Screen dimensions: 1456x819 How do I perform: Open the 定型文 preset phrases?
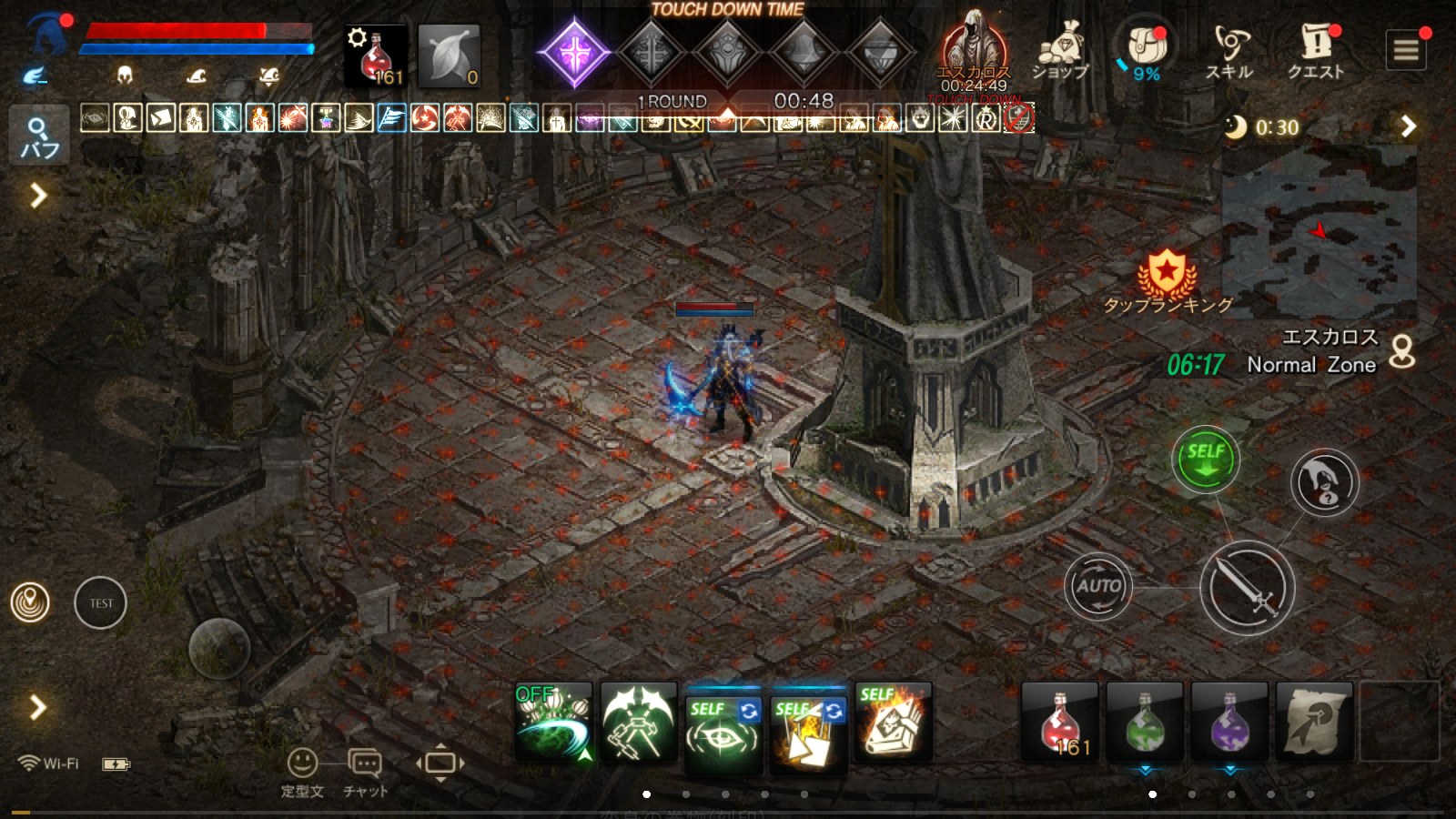pos(302,772)
